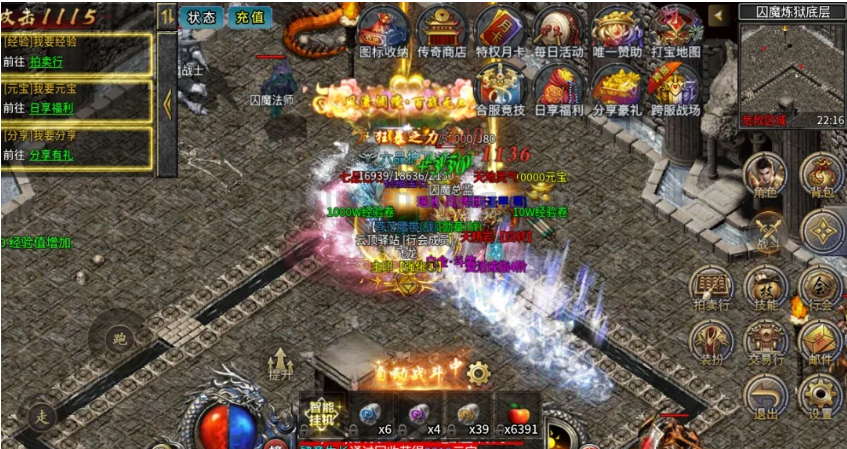Open the 行会 guild button
The width and height of the screenshot is (847, 449).
pos(821,288)
